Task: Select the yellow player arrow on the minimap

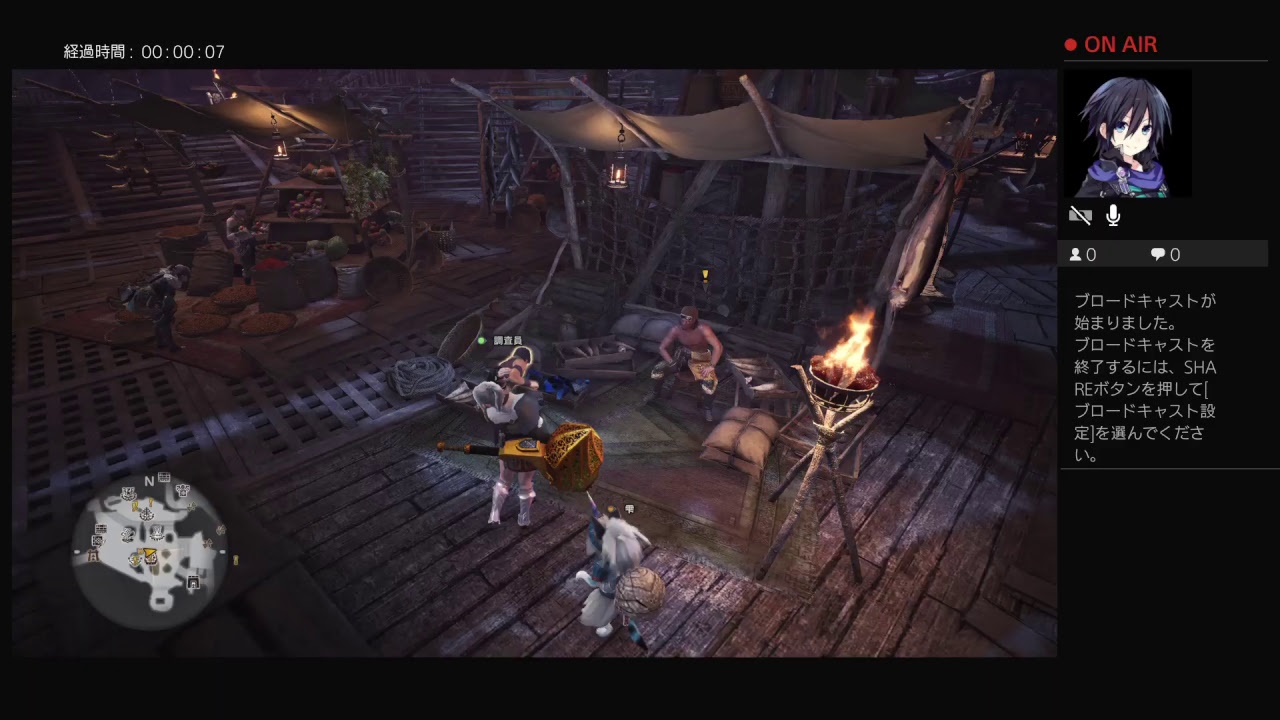Action: coord(150,552)
